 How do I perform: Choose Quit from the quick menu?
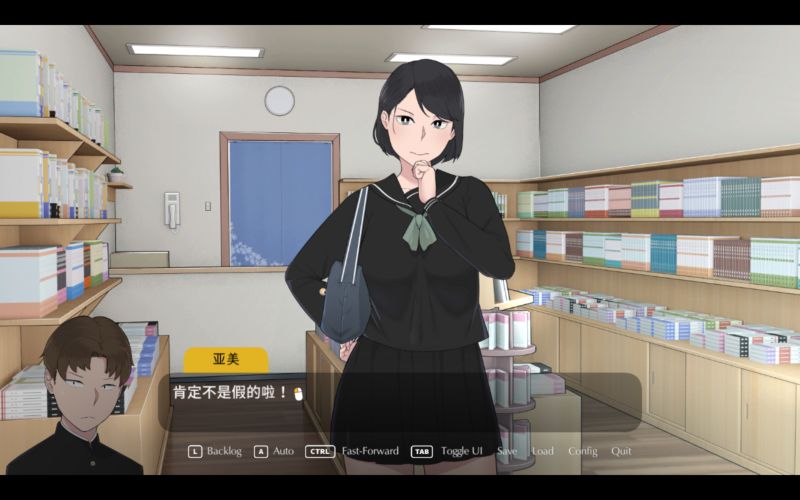pyautogui.click(x=621, y=451)
